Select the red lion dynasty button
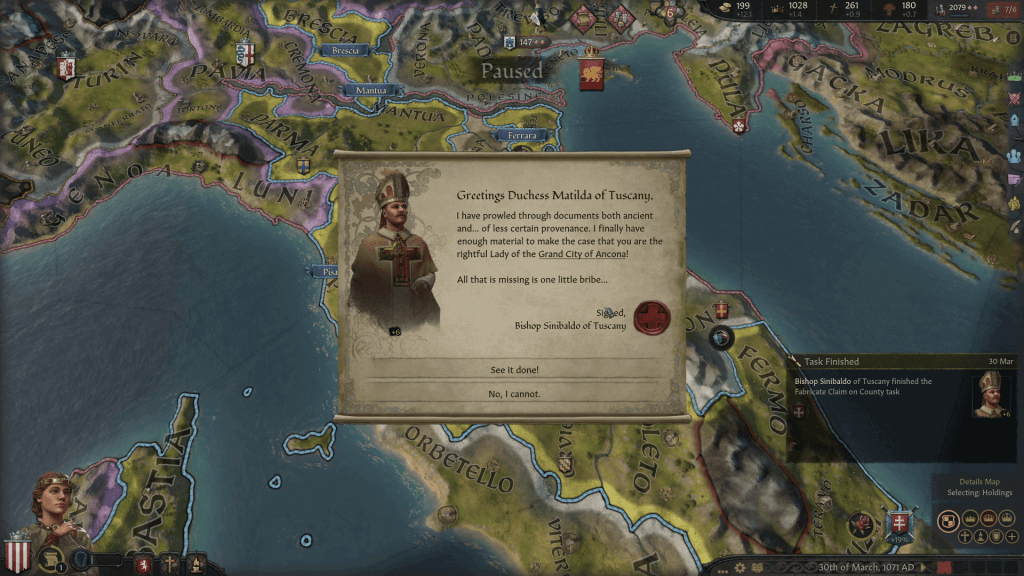Viewport: 1024px width, 576px height. click(144, 565)
